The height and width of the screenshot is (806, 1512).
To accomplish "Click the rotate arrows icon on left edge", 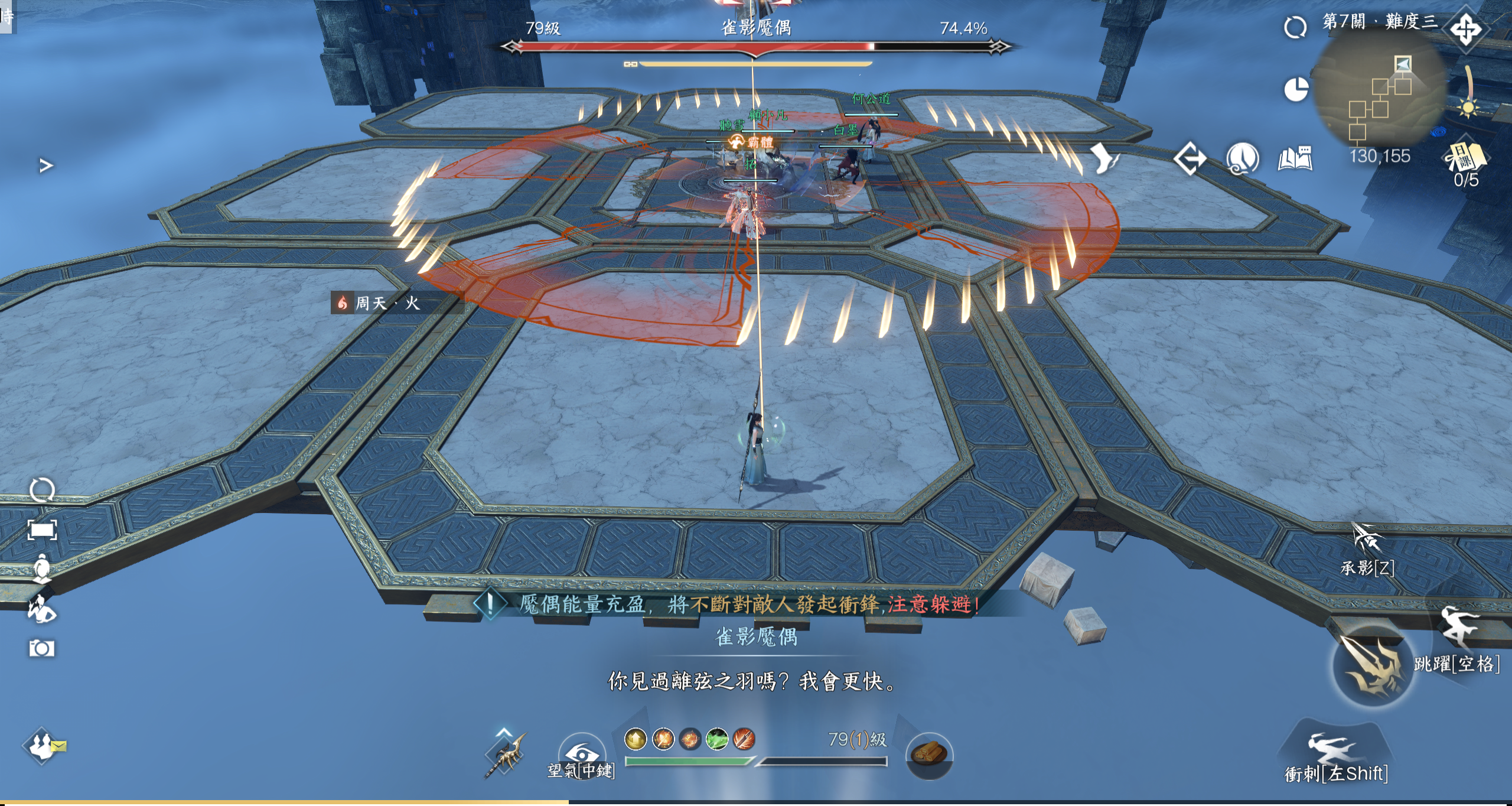I will 42,490.
